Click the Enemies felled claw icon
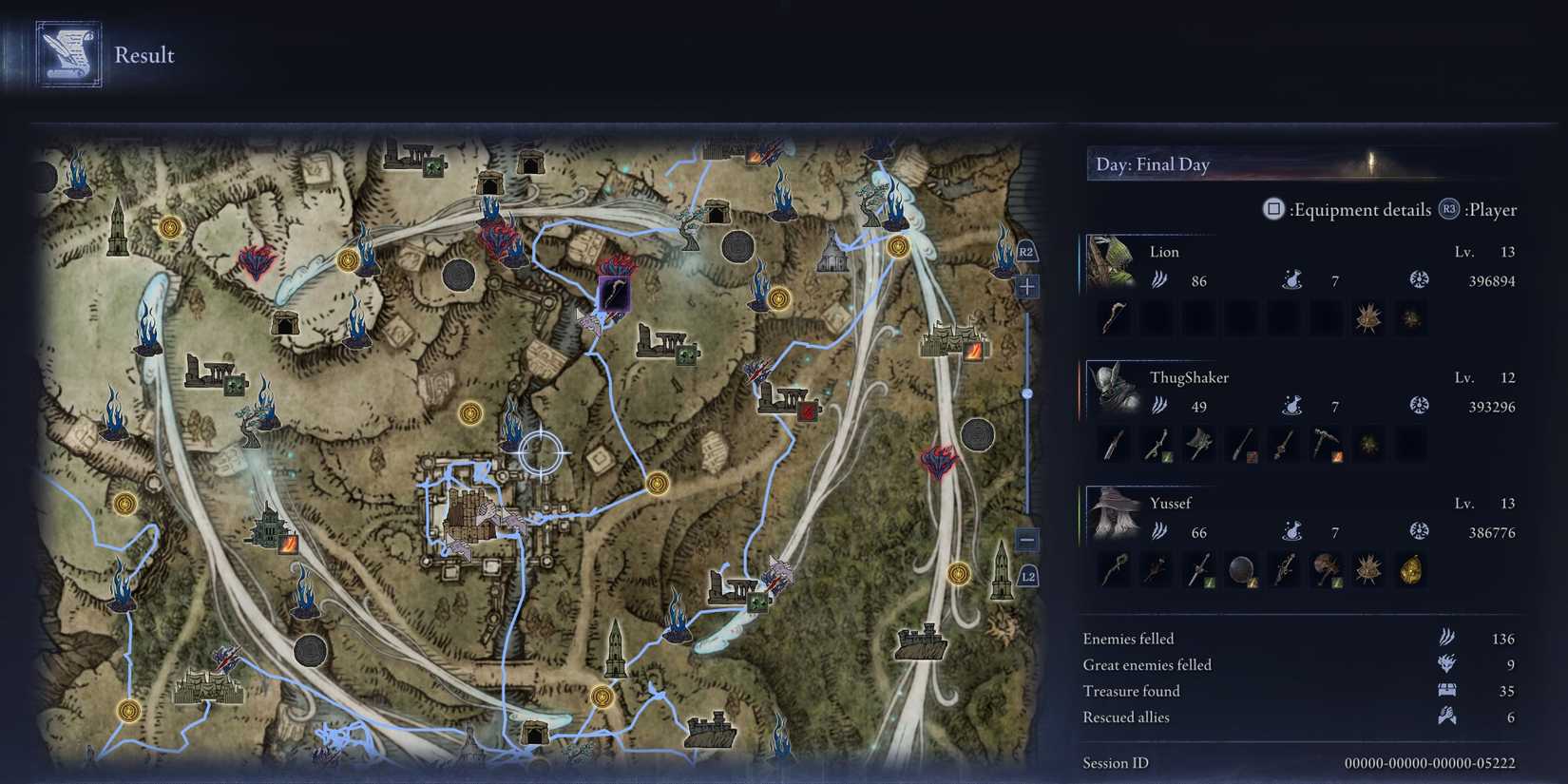Screen dimensions: 1568x784 click(x=1445, y=639)
